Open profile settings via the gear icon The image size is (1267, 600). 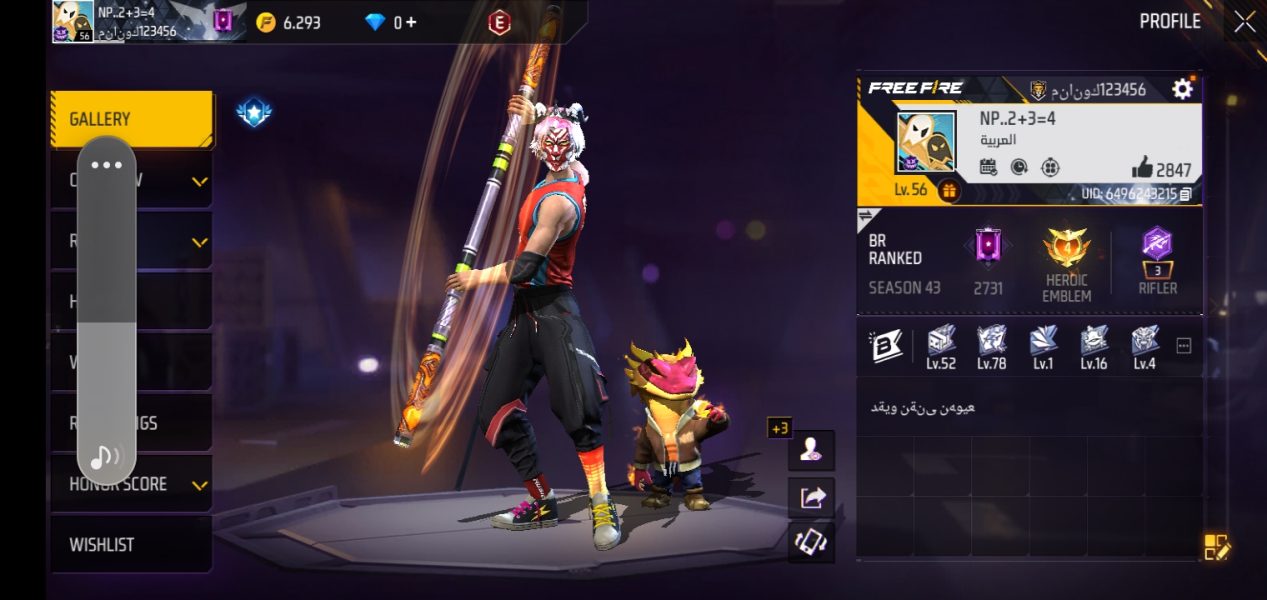click(x=1182, y=89)
